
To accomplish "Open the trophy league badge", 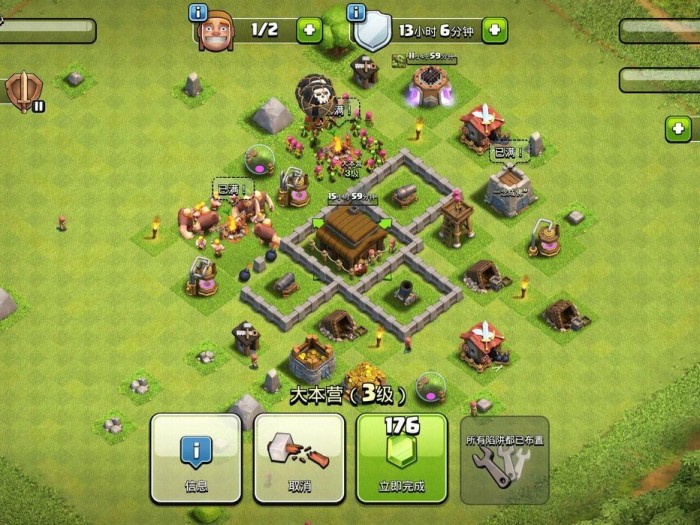I will point(21,91).
